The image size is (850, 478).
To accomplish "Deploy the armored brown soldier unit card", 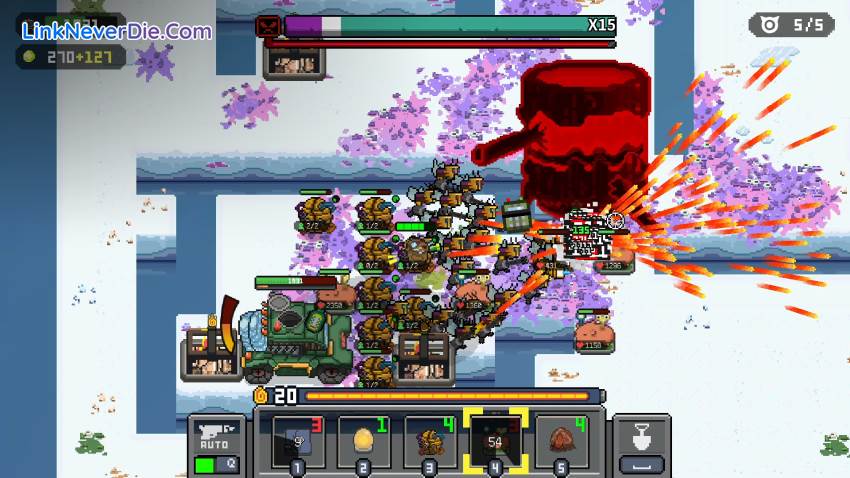I will tap(429, 441).
